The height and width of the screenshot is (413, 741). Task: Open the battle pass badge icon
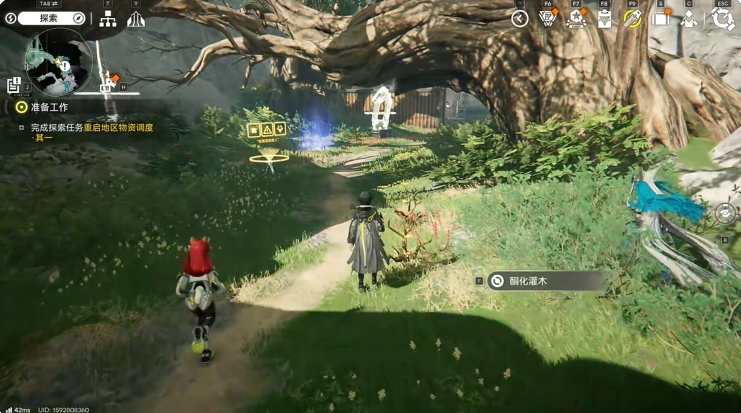547,18
